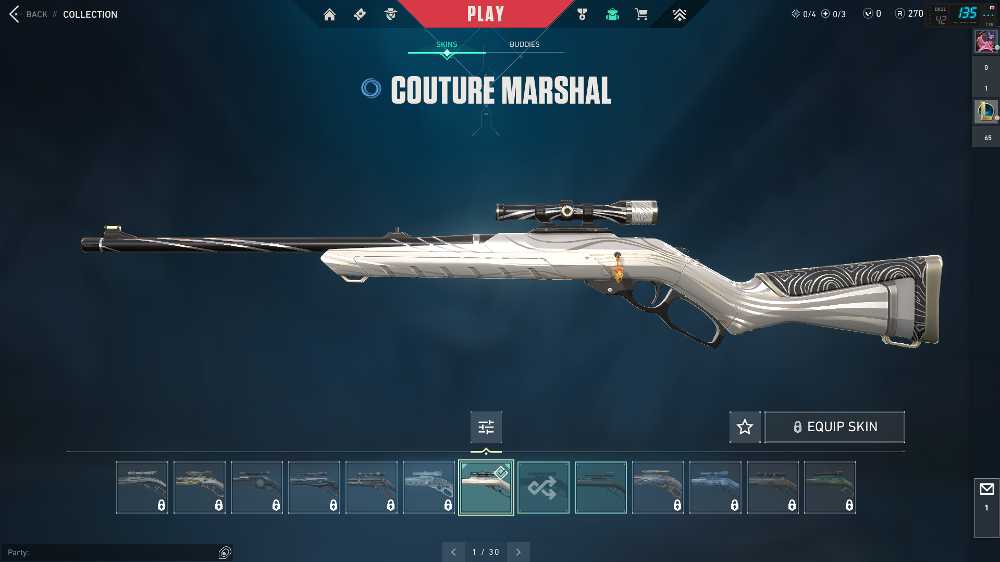
Task: Open the Battlepass ticket icon
Action: [x=358, y=14]
